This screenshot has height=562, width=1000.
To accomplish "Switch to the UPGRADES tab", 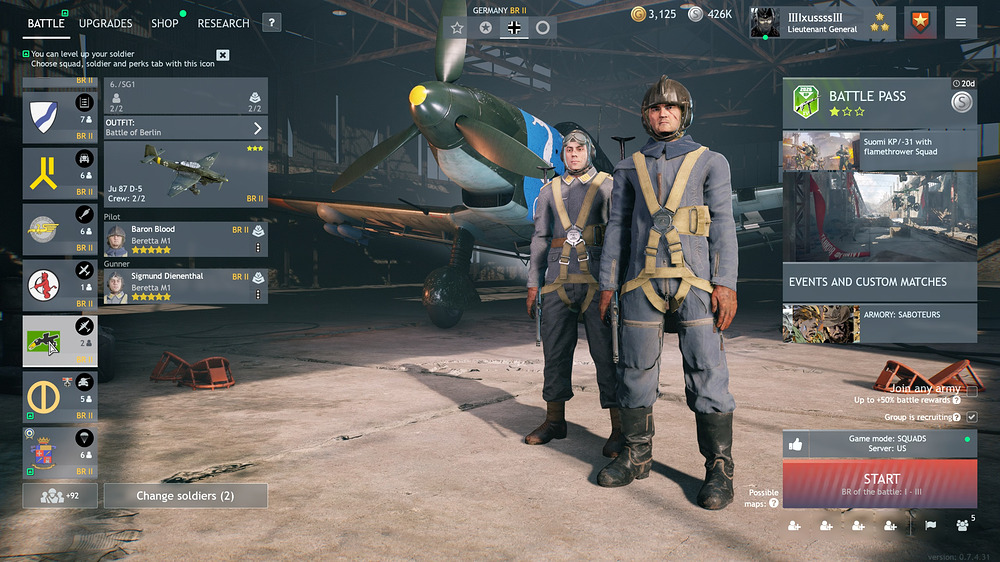I will point(105,23).
